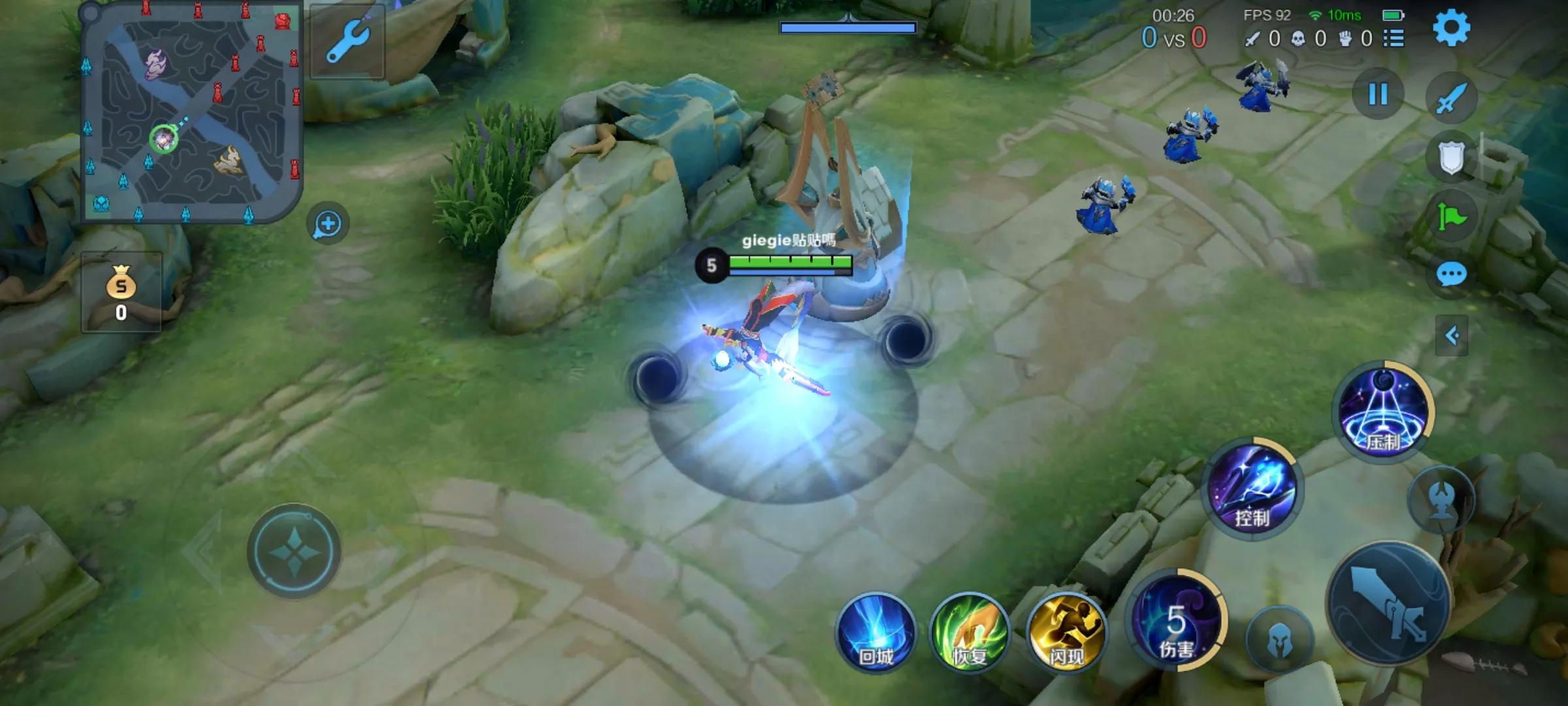The height and width of the screenshot is (706, 1568).
Task: Open the wrench tool panel
Action: point(347,41)
